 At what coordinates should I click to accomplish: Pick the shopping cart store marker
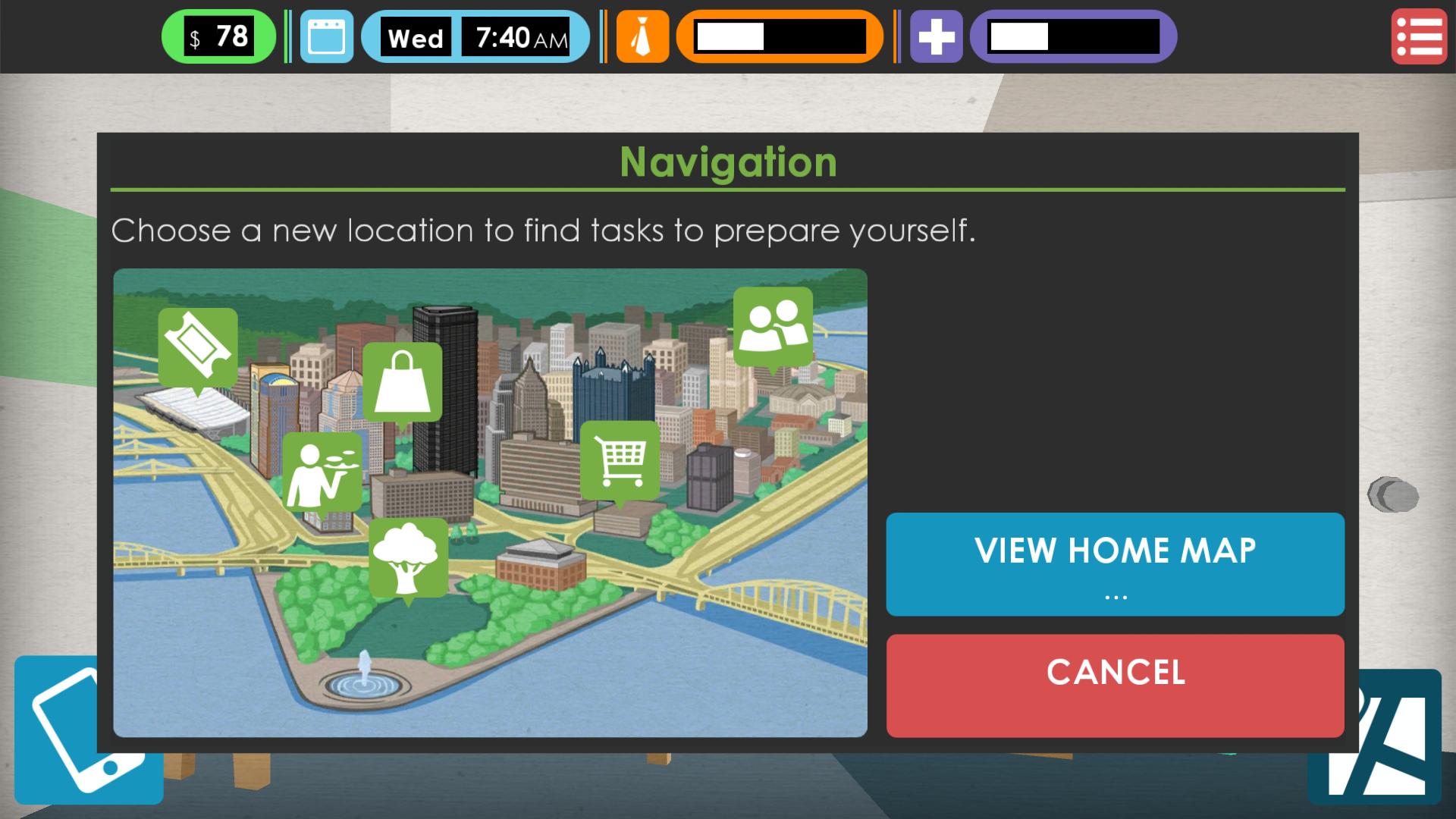(x=620, y=460)
